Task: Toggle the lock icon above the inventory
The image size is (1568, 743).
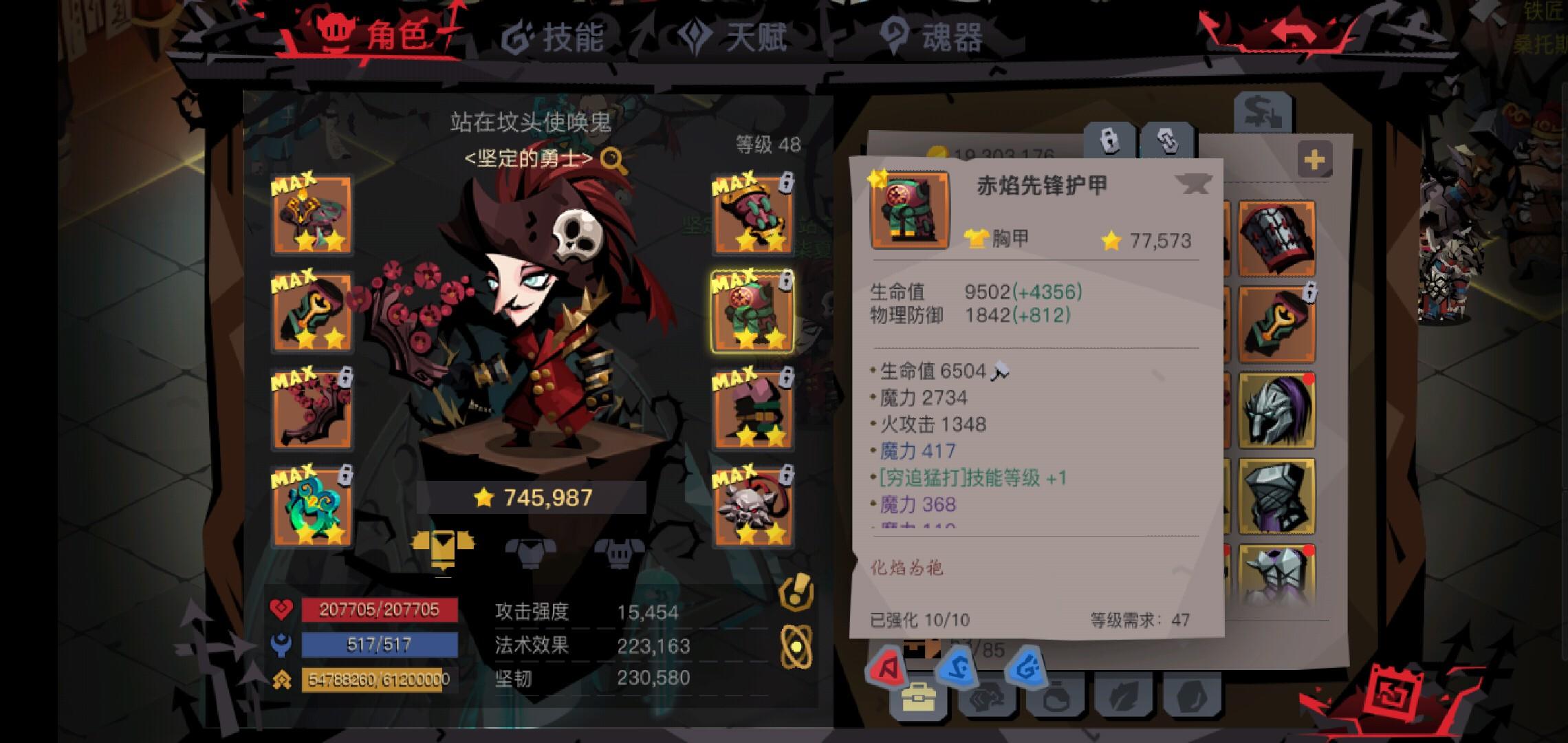Action: click(1109, 140)
